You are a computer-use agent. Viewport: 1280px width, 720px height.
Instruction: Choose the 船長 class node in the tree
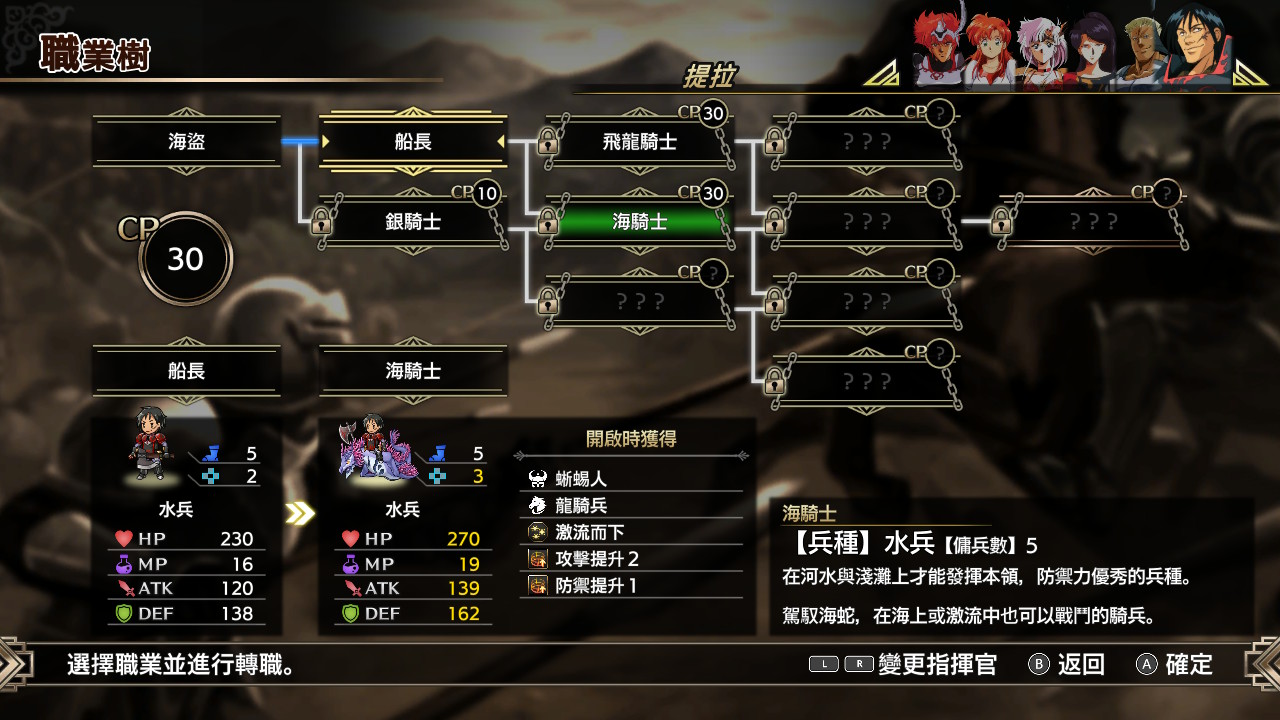413,142
